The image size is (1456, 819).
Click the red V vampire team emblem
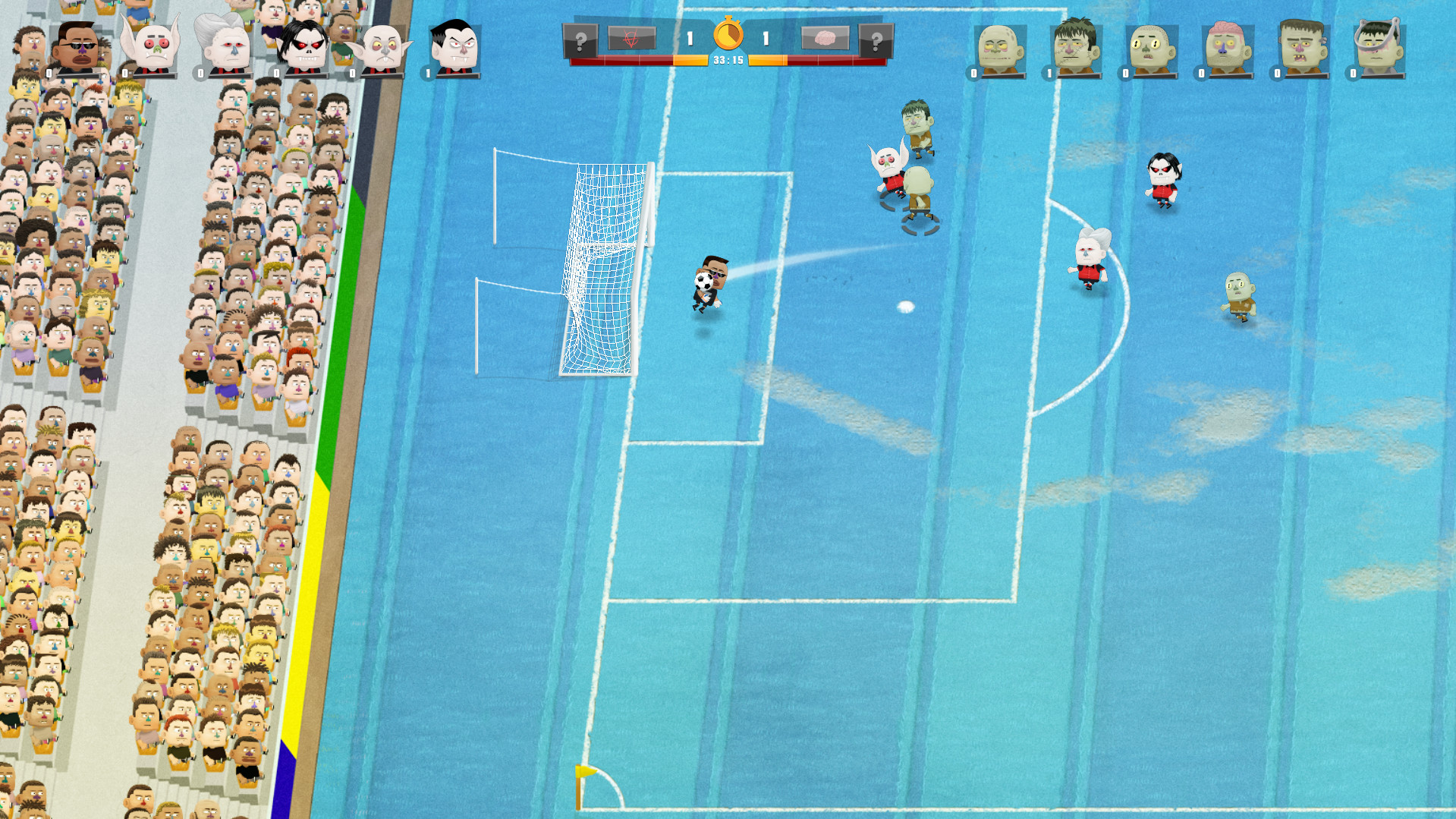tap(631, 36)
